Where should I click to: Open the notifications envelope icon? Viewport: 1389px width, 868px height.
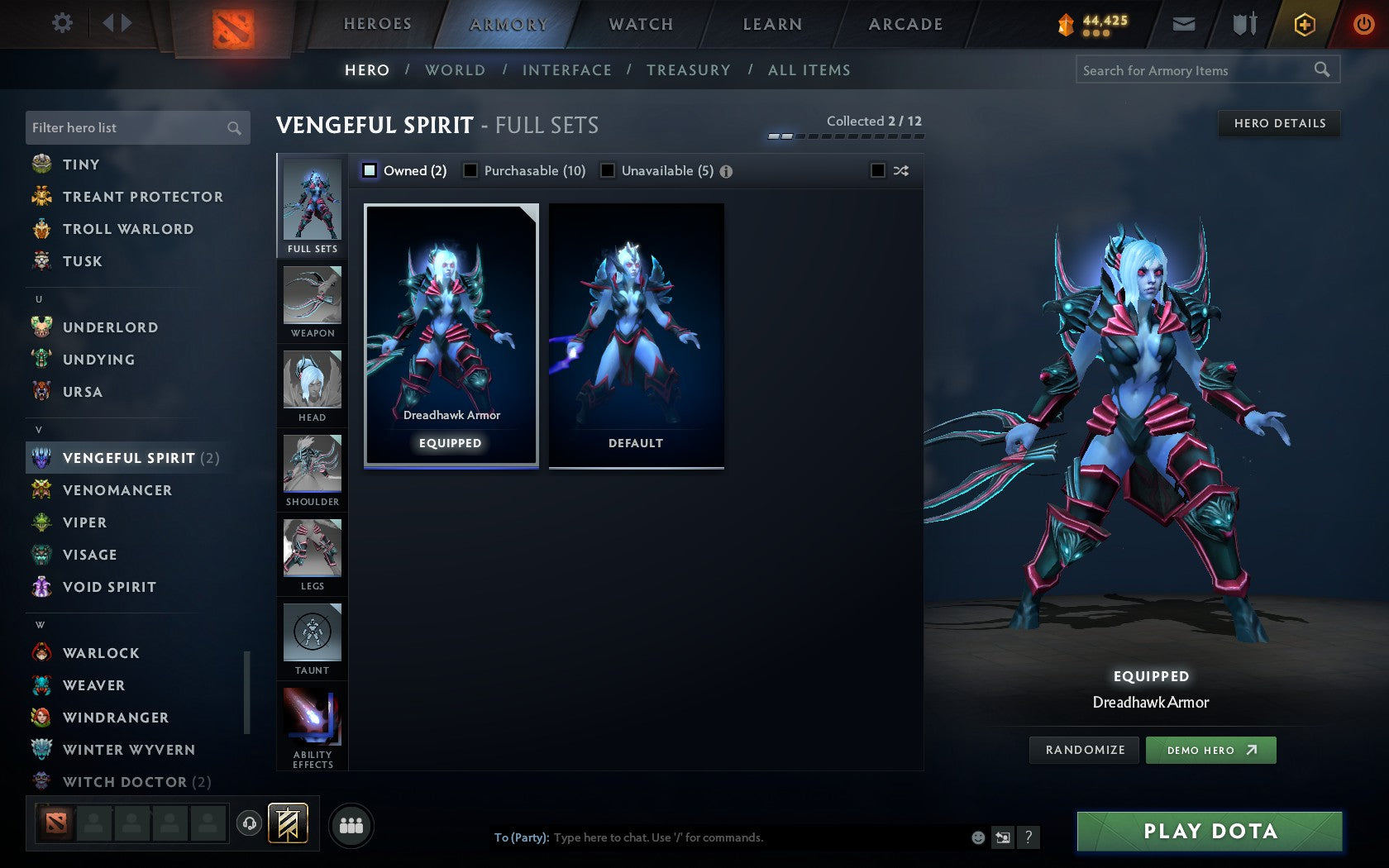point(1184,24)
